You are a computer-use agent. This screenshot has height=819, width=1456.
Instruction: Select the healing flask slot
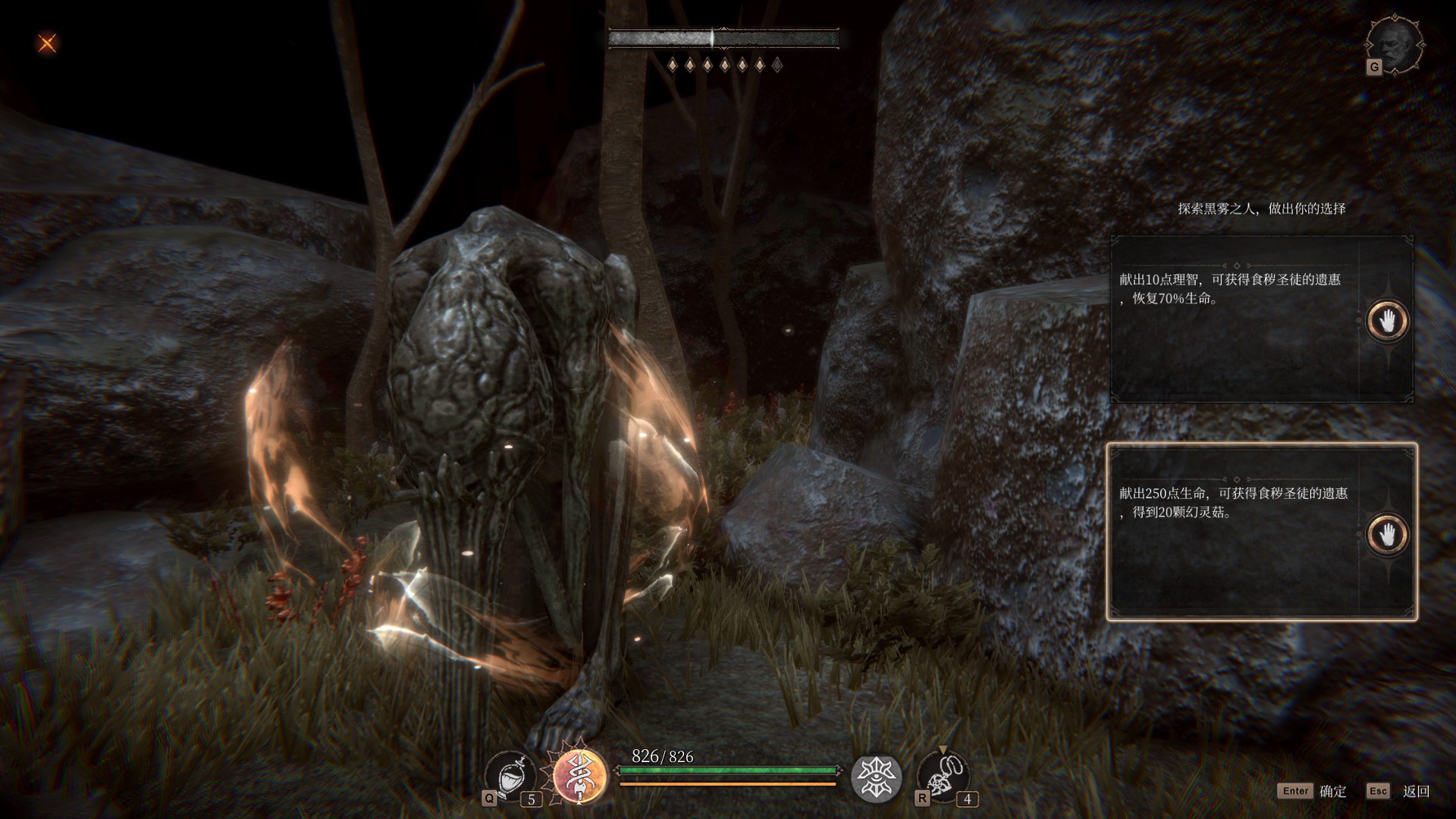pos(511,777)
